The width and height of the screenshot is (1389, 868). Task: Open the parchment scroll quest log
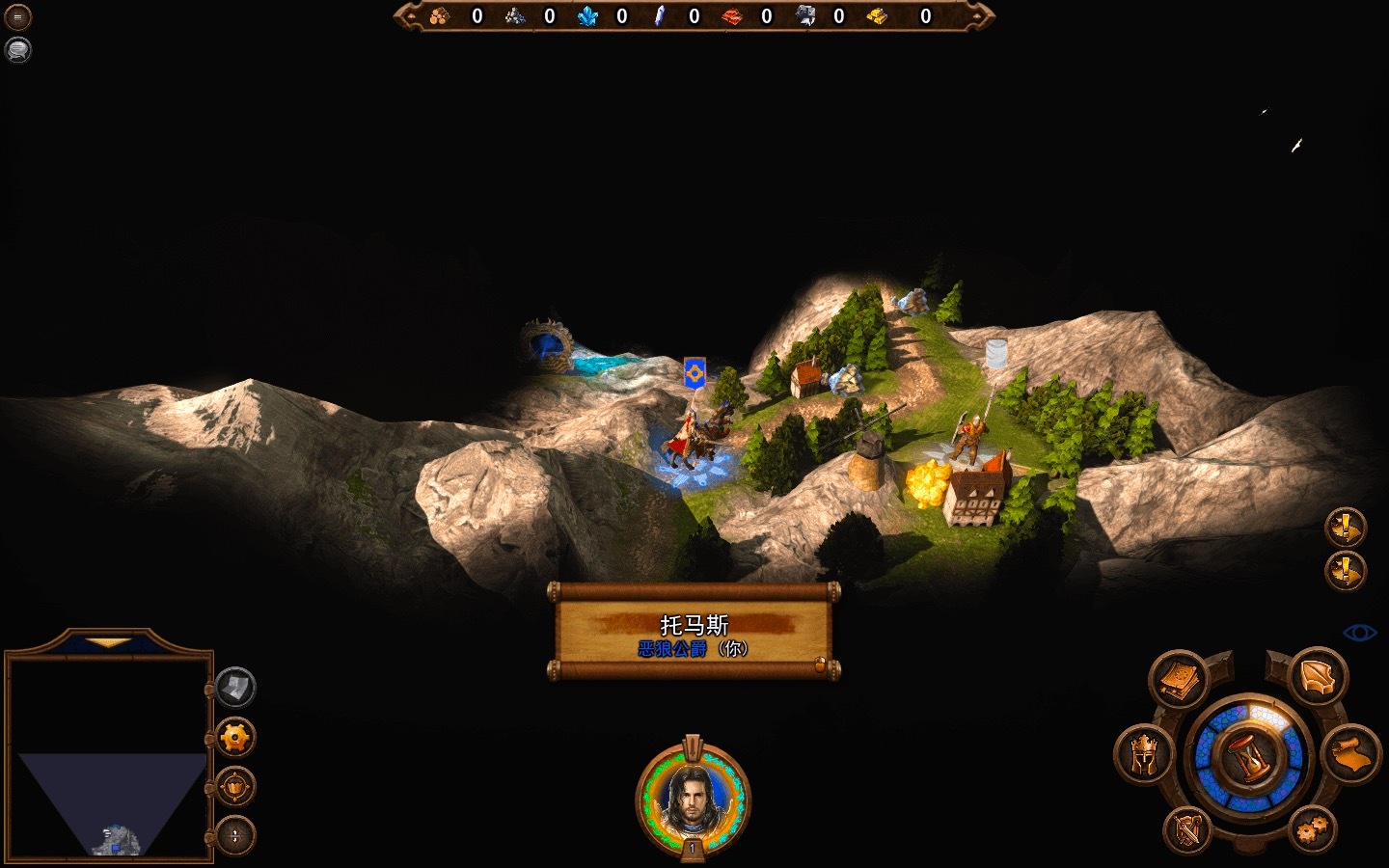(1348, 752)
